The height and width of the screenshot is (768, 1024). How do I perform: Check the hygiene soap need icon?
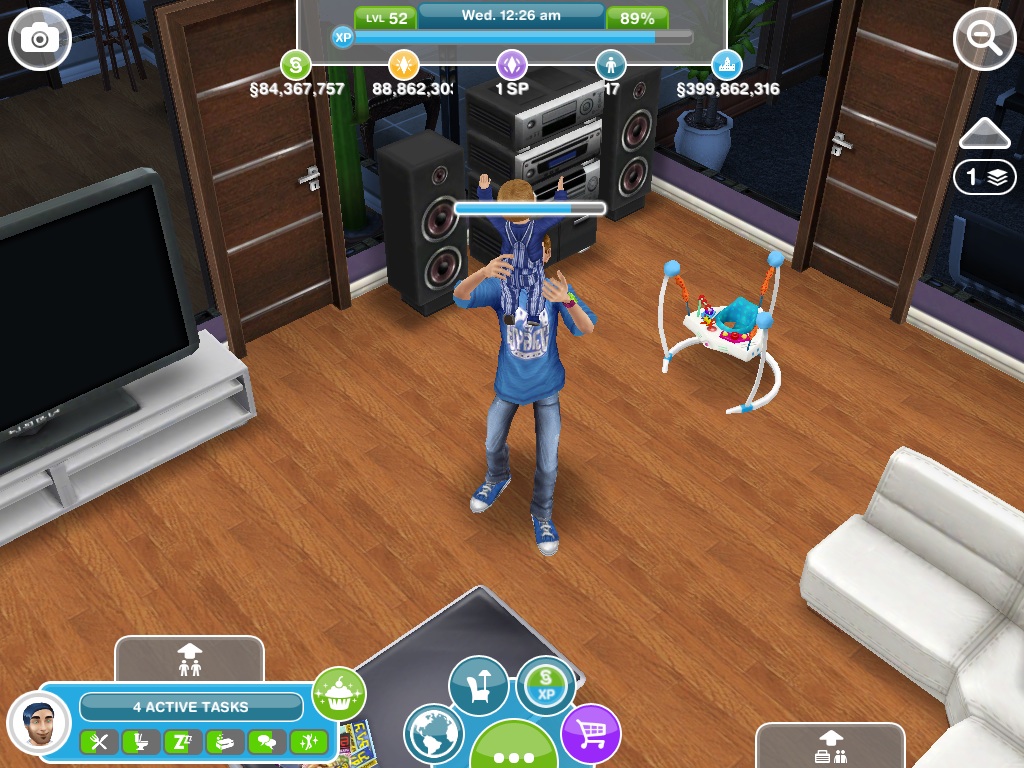(x=224, y=742)
